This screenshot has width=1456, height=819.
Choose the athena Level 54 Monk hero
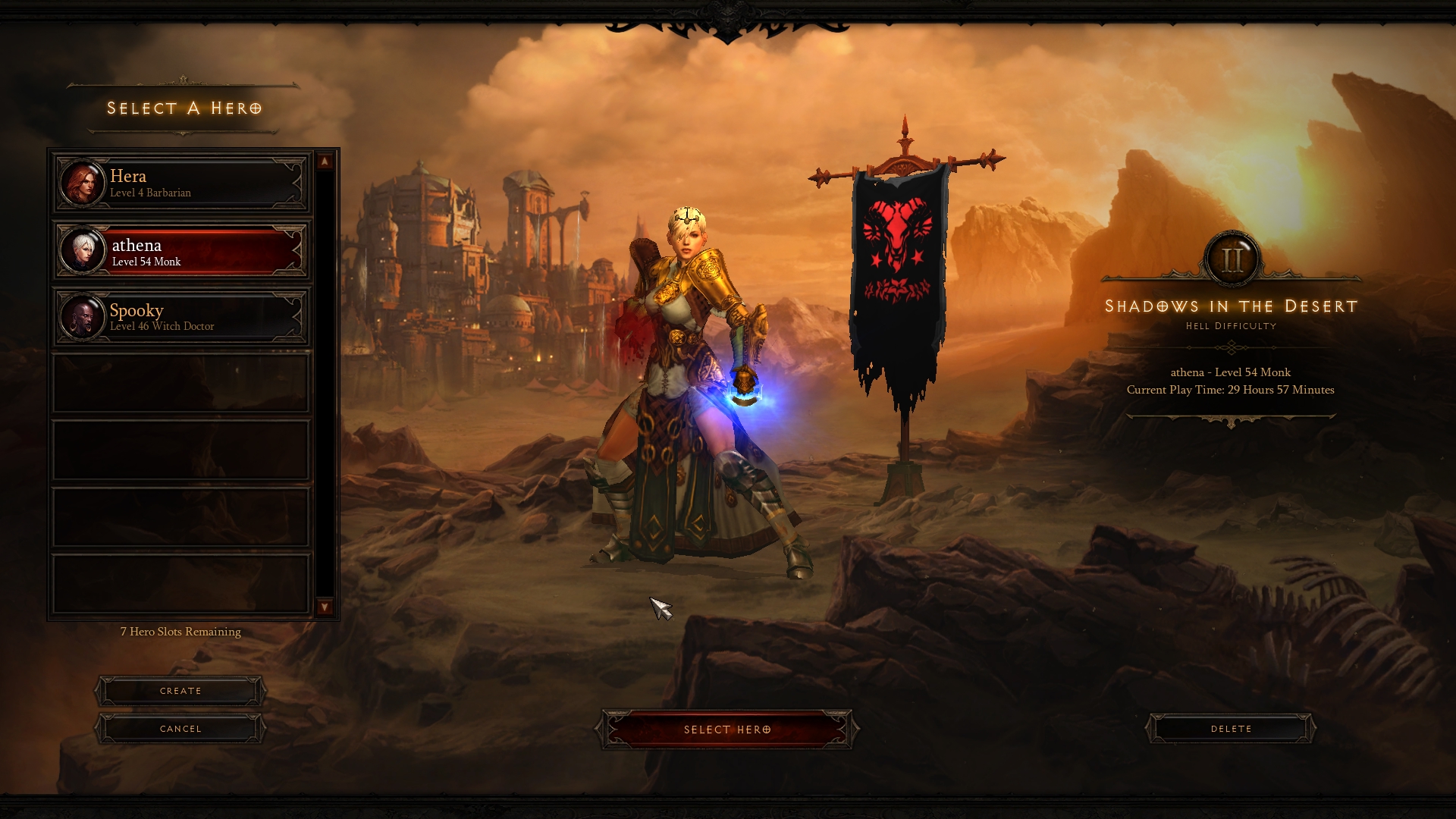click(x=181, y=251)
